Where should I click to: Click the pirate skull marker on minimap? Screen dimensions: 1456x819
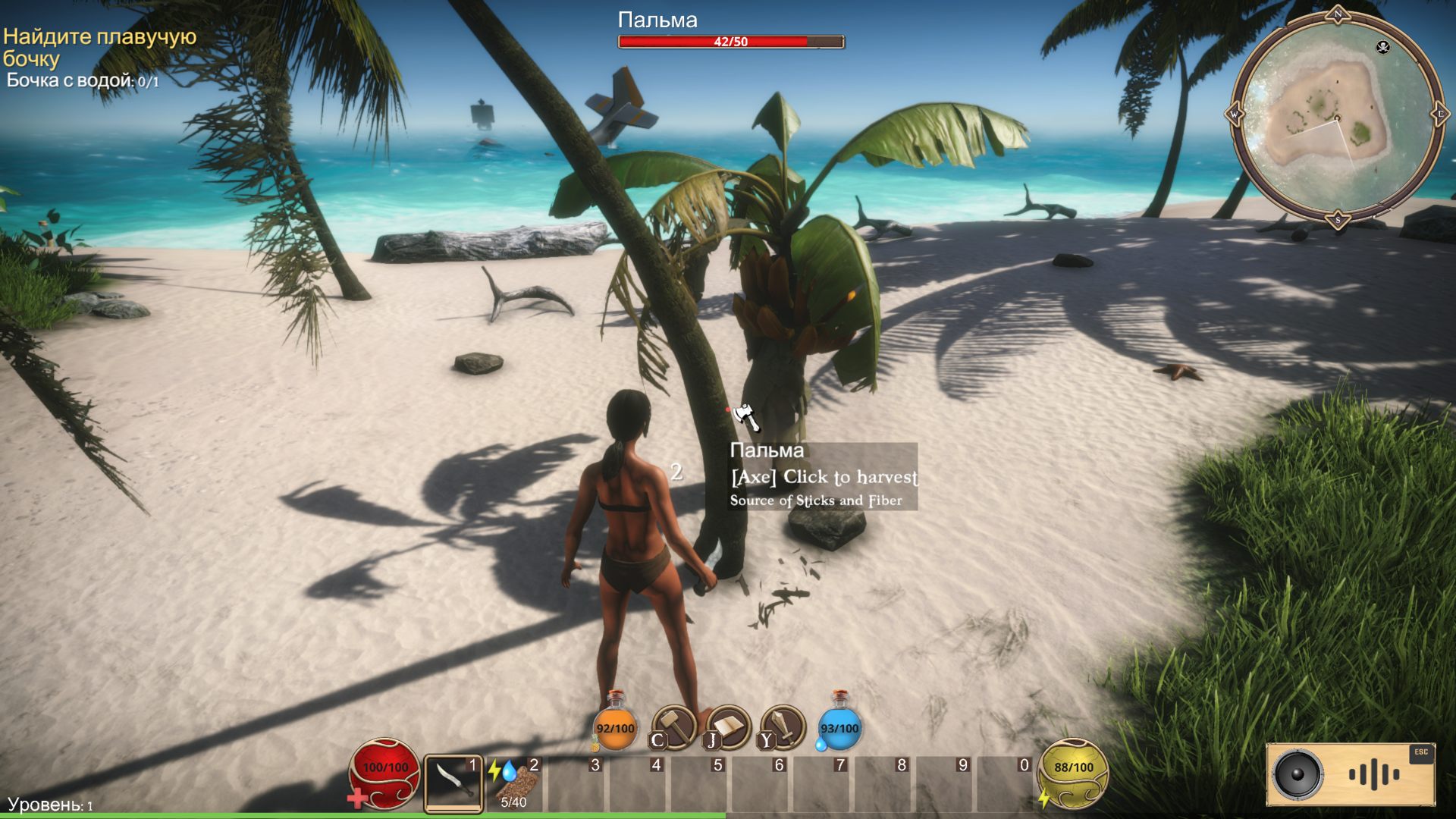(x=1382, y=48)
